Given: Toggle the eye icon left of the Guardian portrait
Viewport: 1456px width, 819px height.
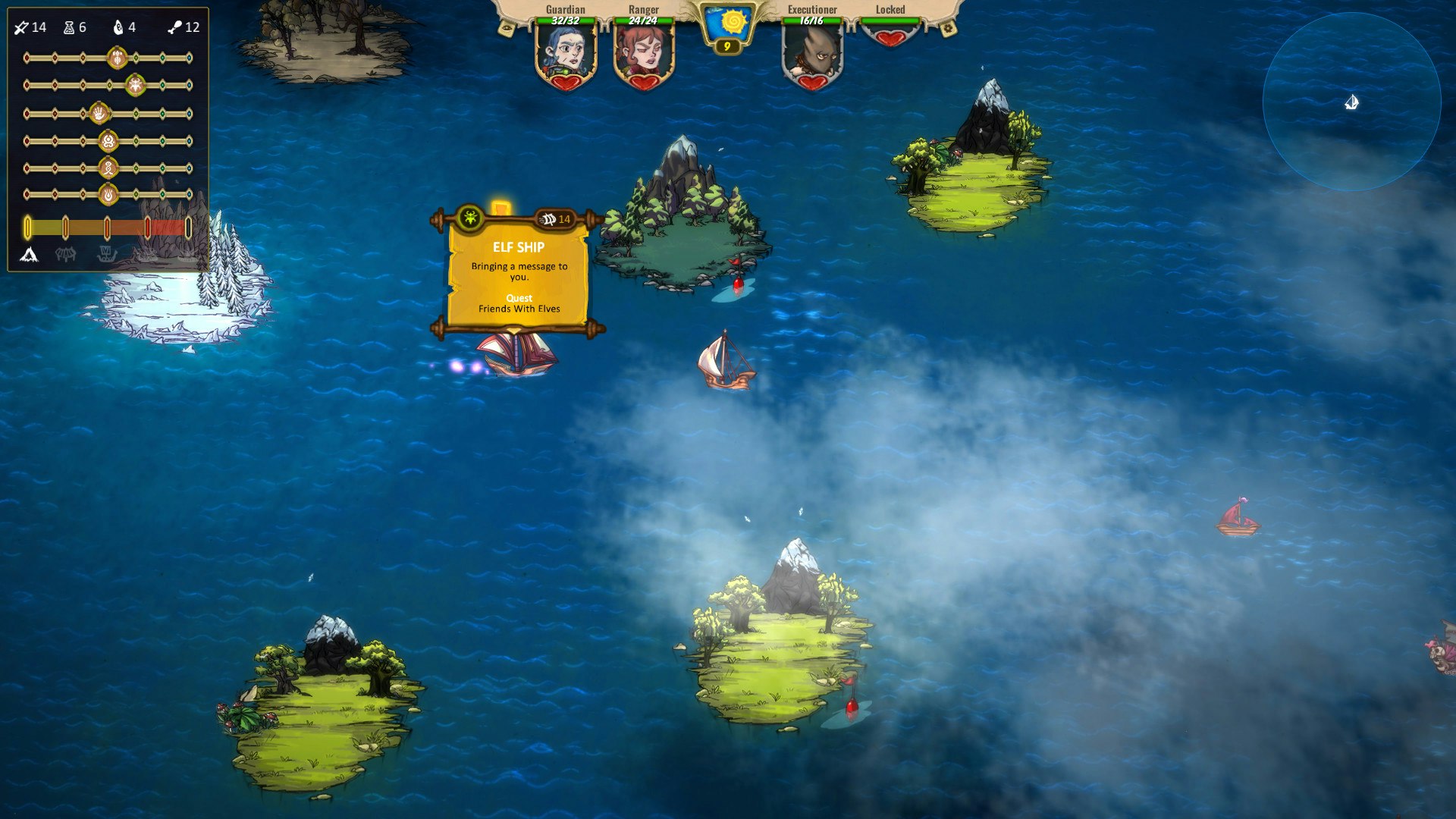Looking at the screenshot, I should coord(507,29).
